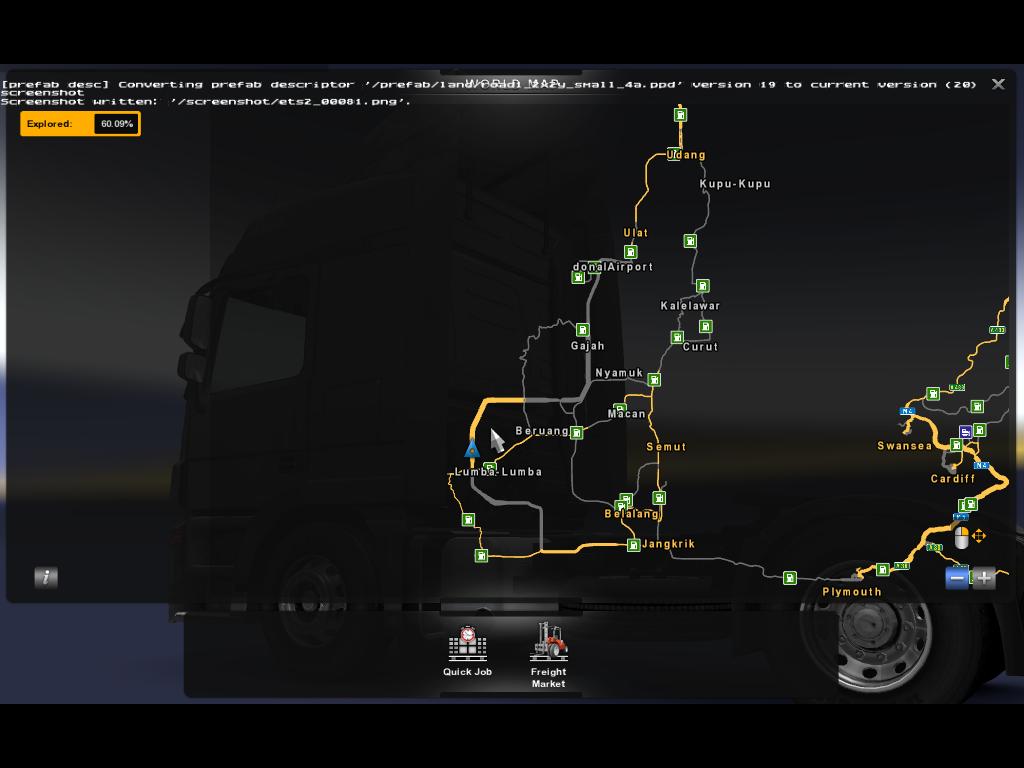Show the map info legend

[45, 577]
